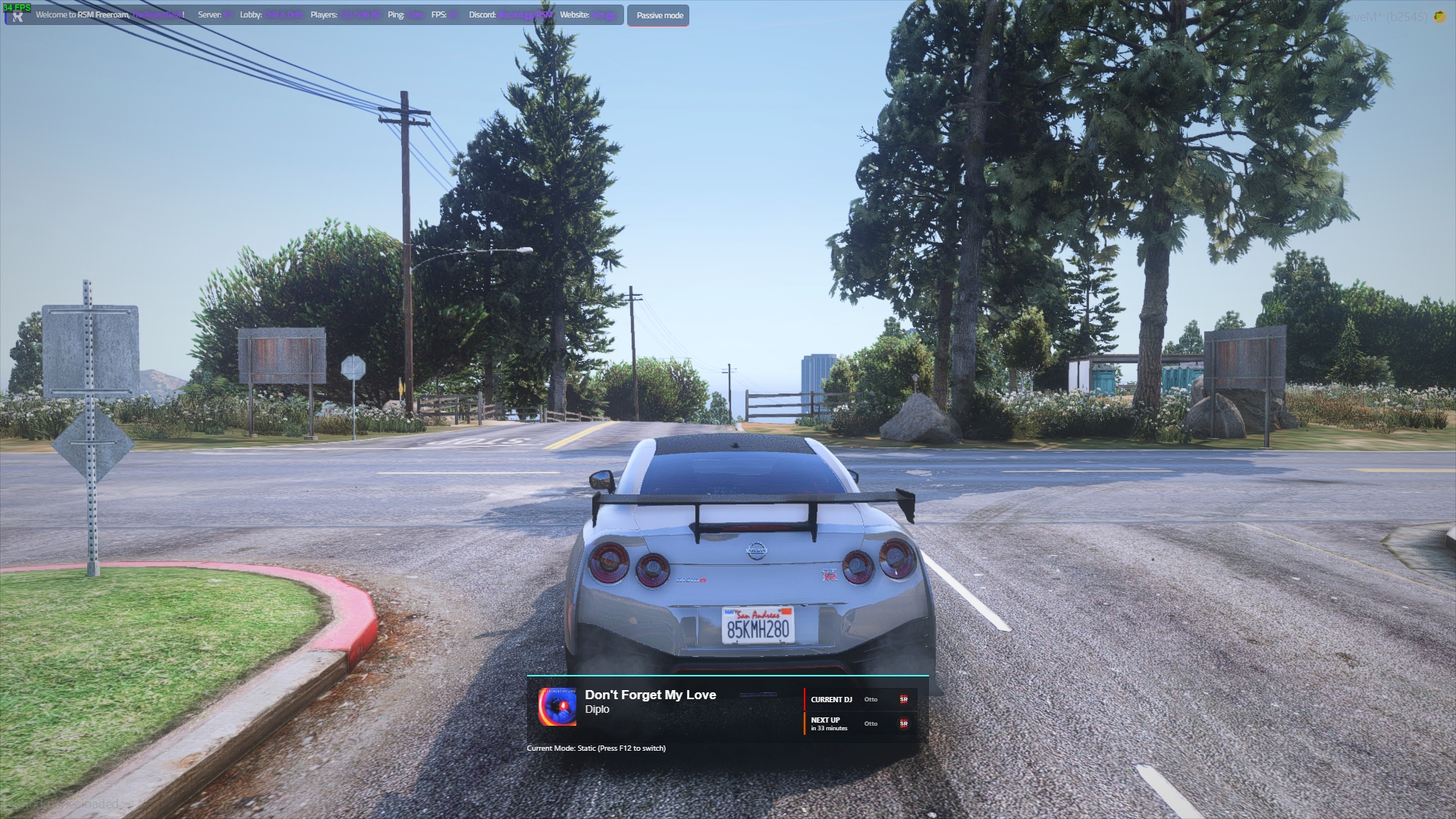Image resolution: width=1456 pixels, height=819 pixels.
Task: Visit the rsm.gg website link
Action: (601, 15)
